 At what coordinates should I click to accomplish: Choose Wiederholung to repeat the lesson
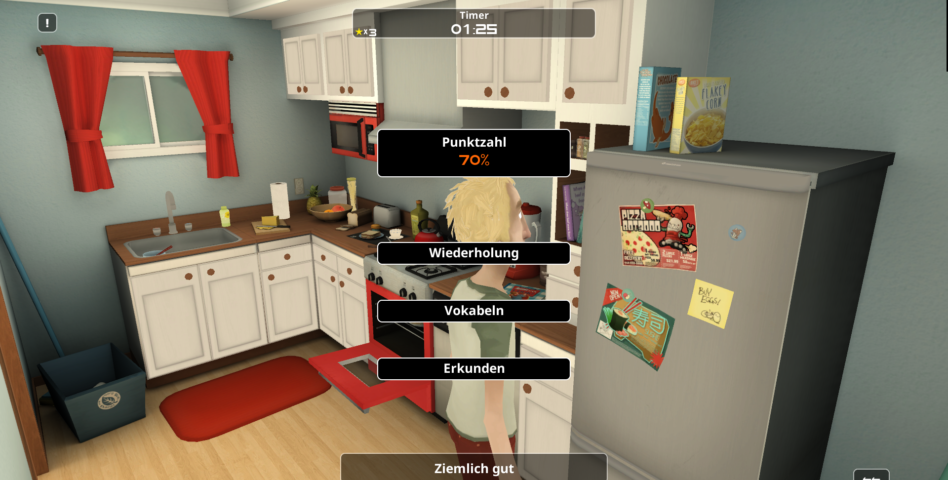pyautogui.click(x=473, y=253)
